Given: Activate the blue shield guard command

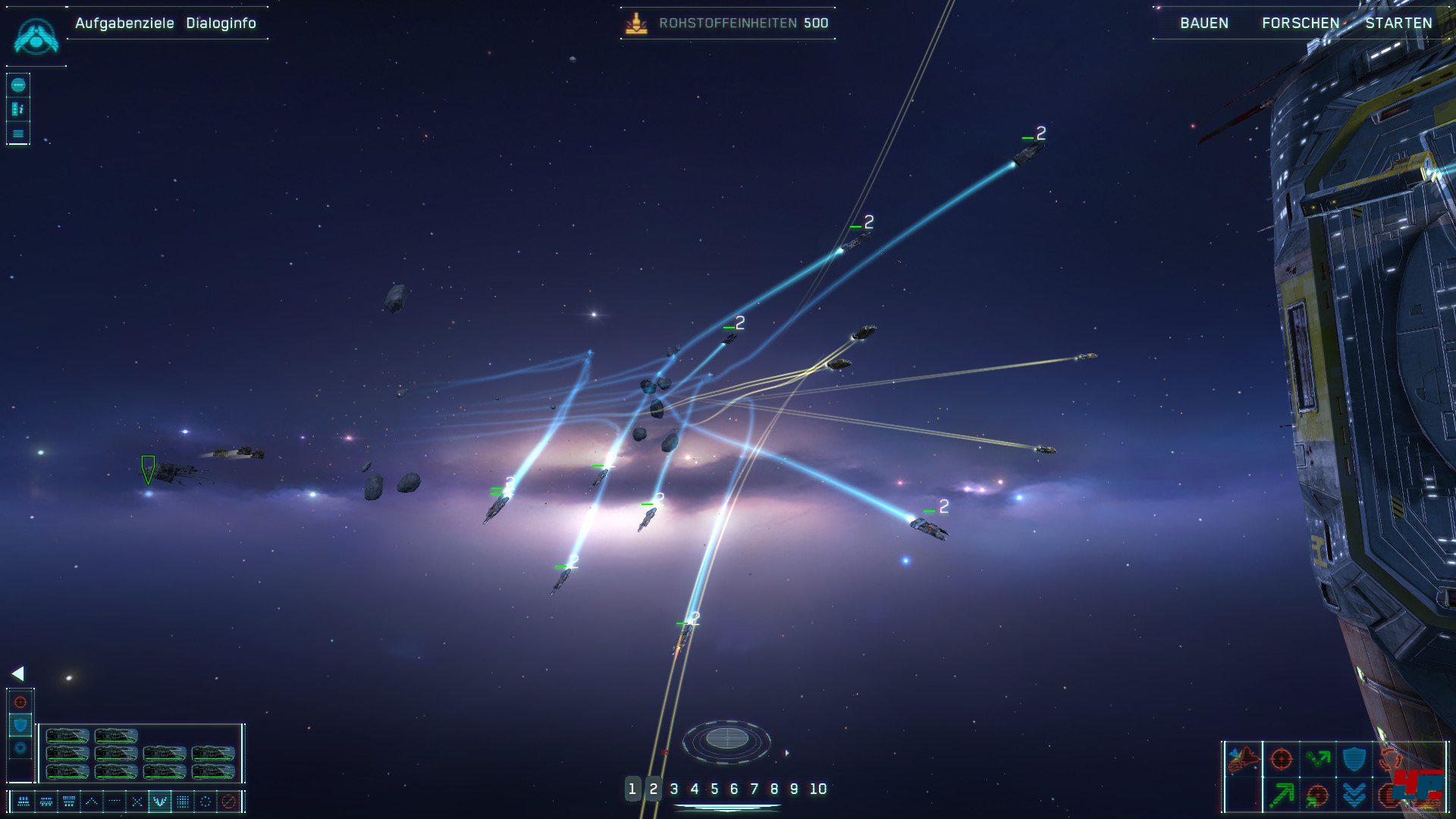Looking at the screenshot, I should [1354, 758].
